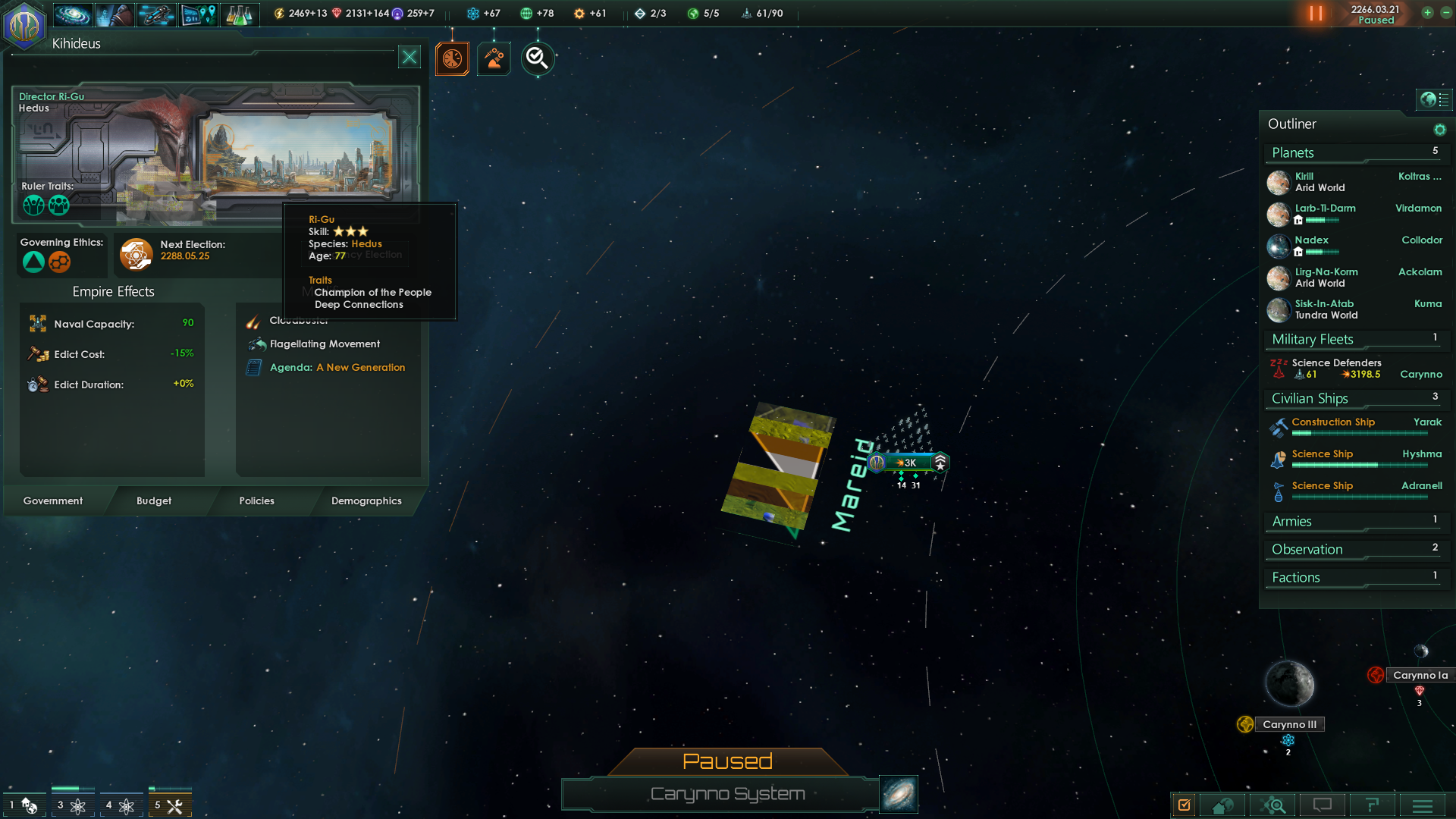Open the ship designer icon
Viewport: 1456px width, 819px height.
click(x=156, y=14)
